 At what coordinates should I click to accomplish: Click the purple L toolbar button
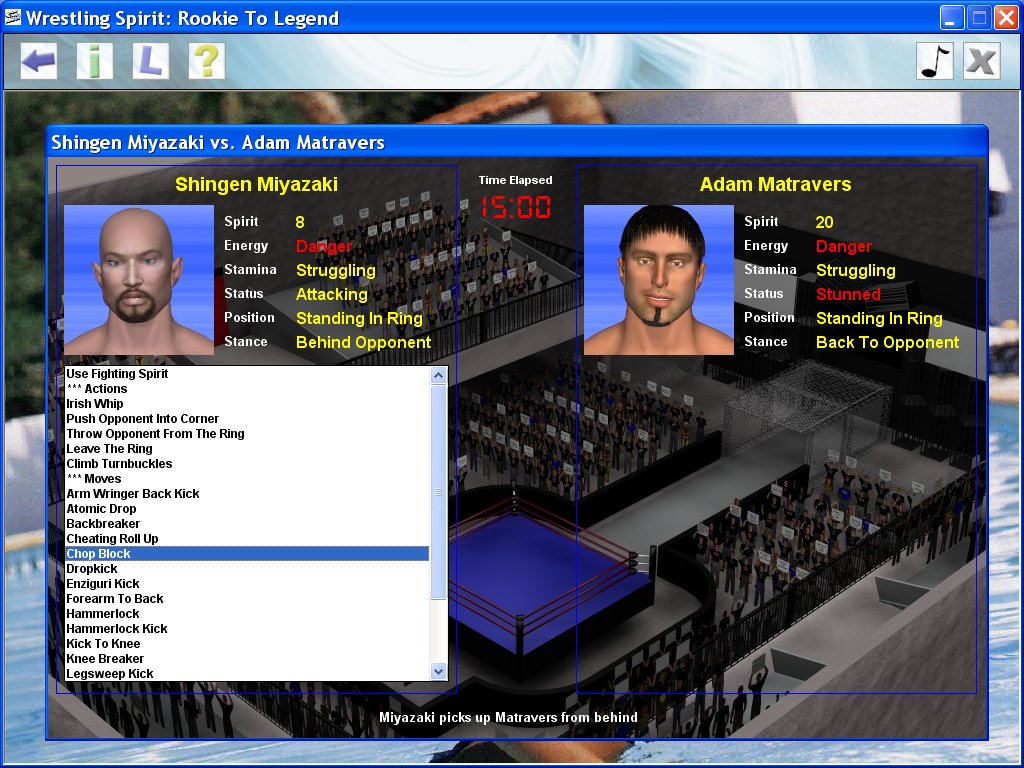150,61
